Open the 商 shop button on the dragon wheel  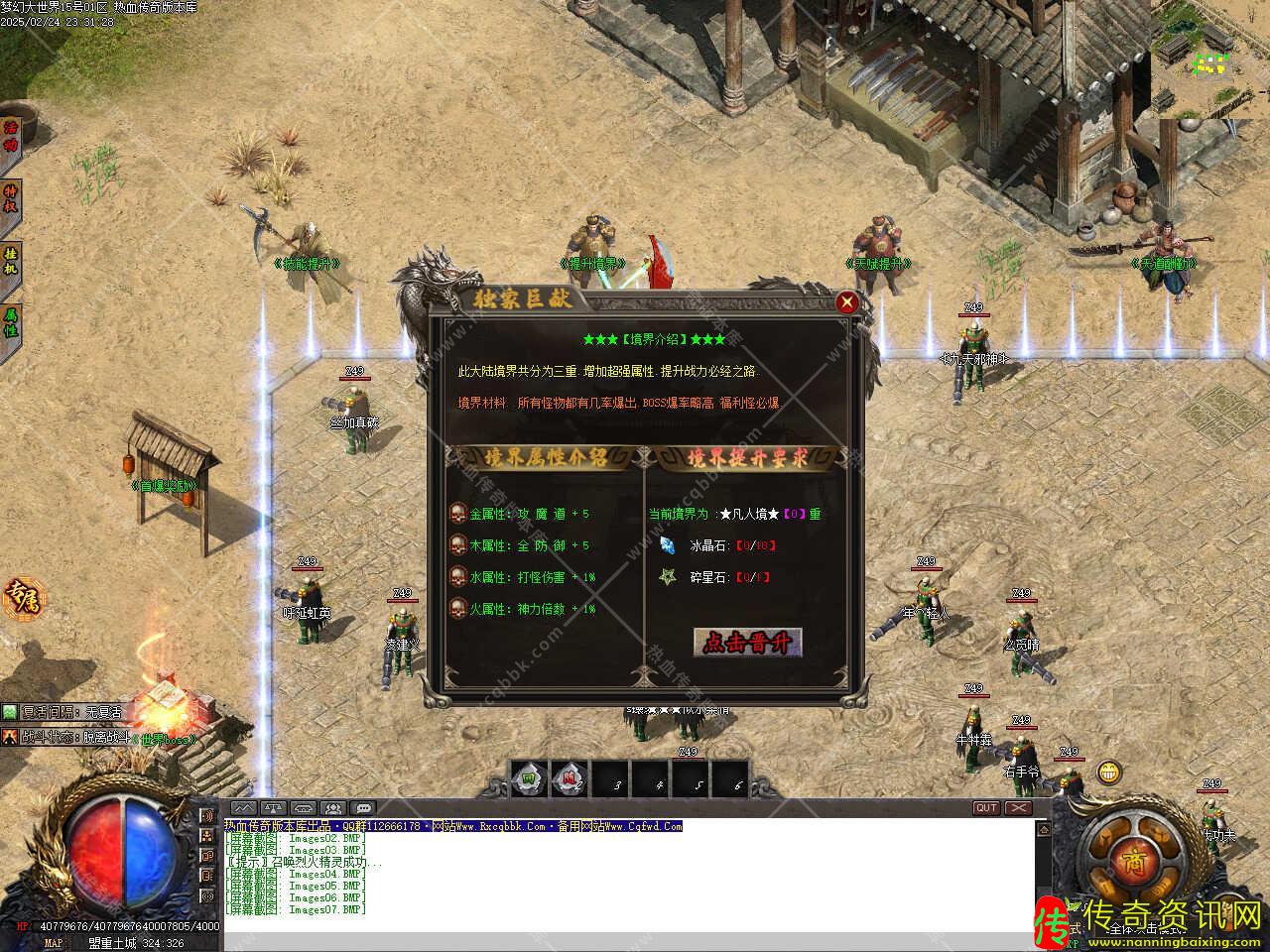[x=1132, y=860]
